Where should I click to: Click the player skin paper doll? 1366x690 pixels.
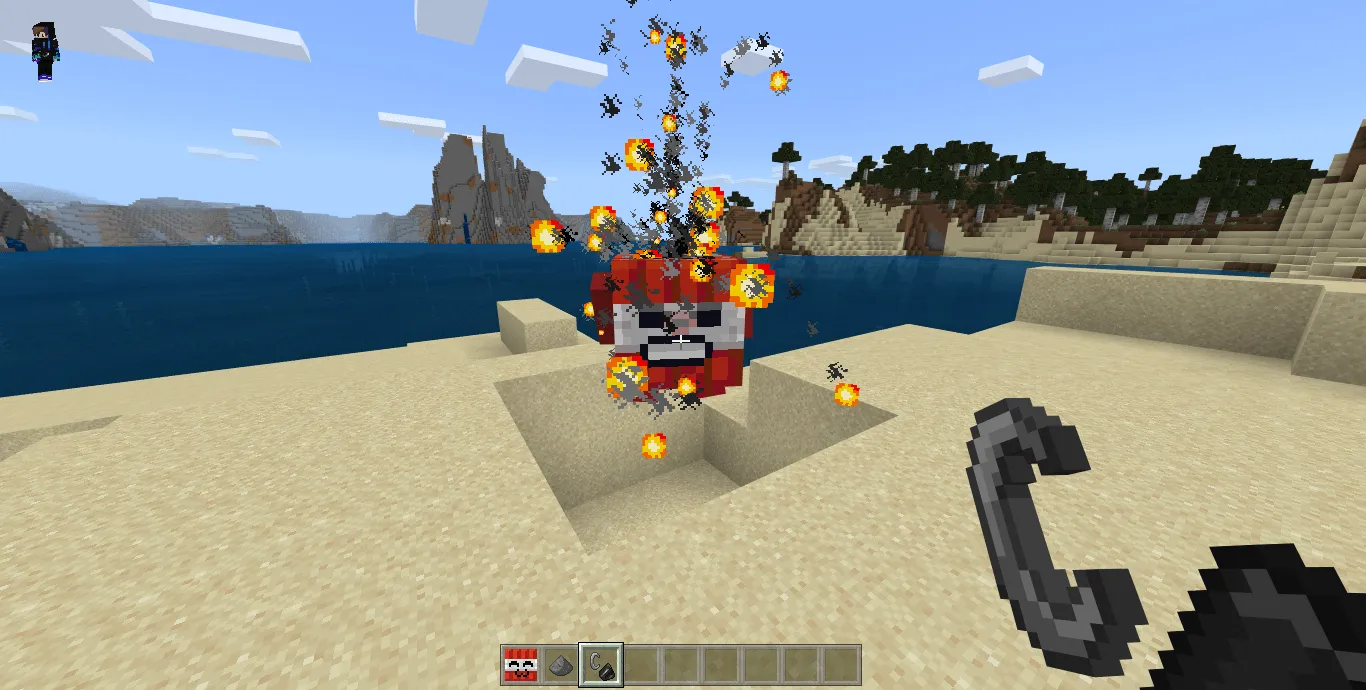click(45, 51)
